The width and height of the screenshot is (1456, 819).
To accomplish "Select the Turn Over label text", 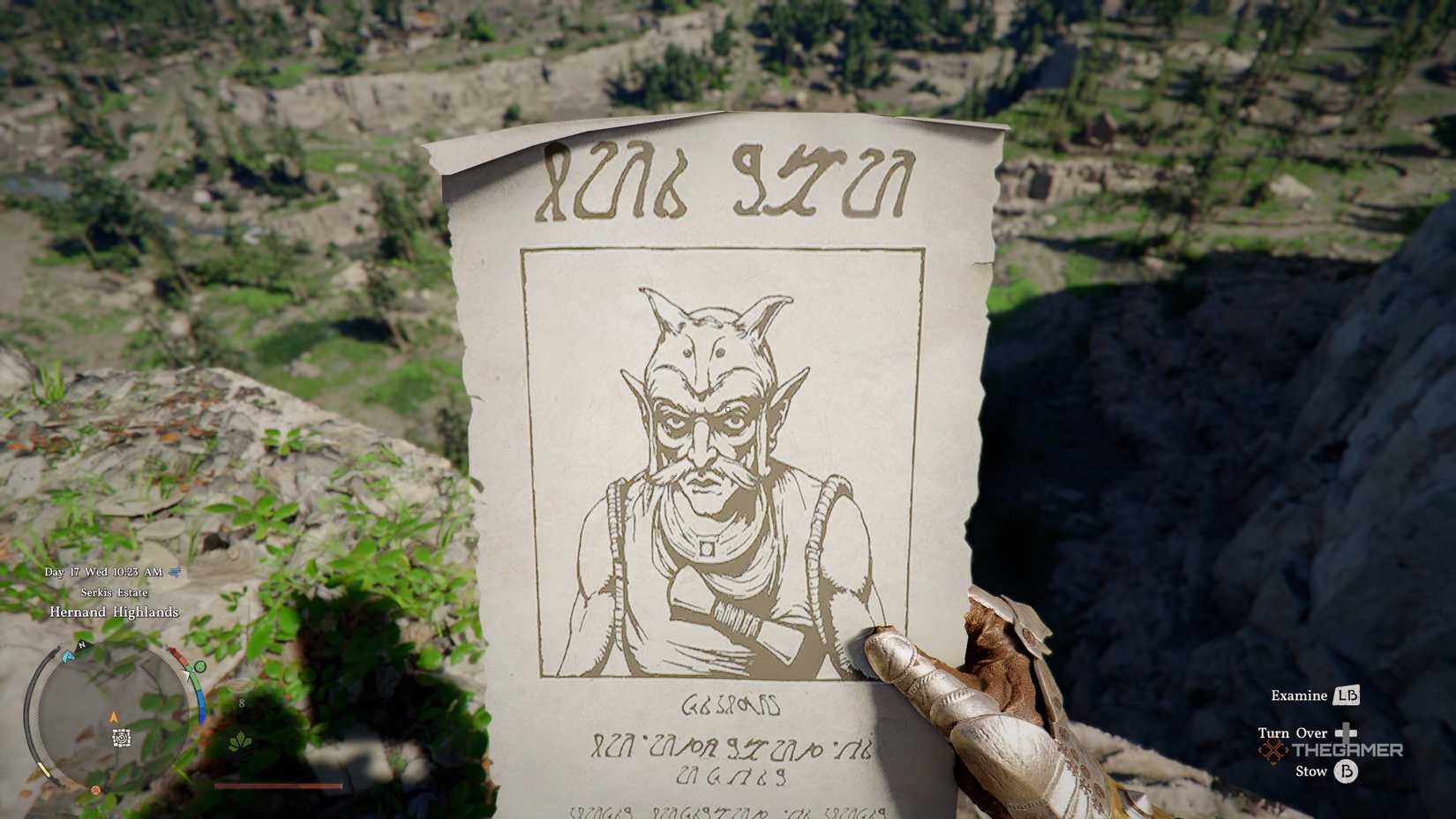I will [1291, 733].
